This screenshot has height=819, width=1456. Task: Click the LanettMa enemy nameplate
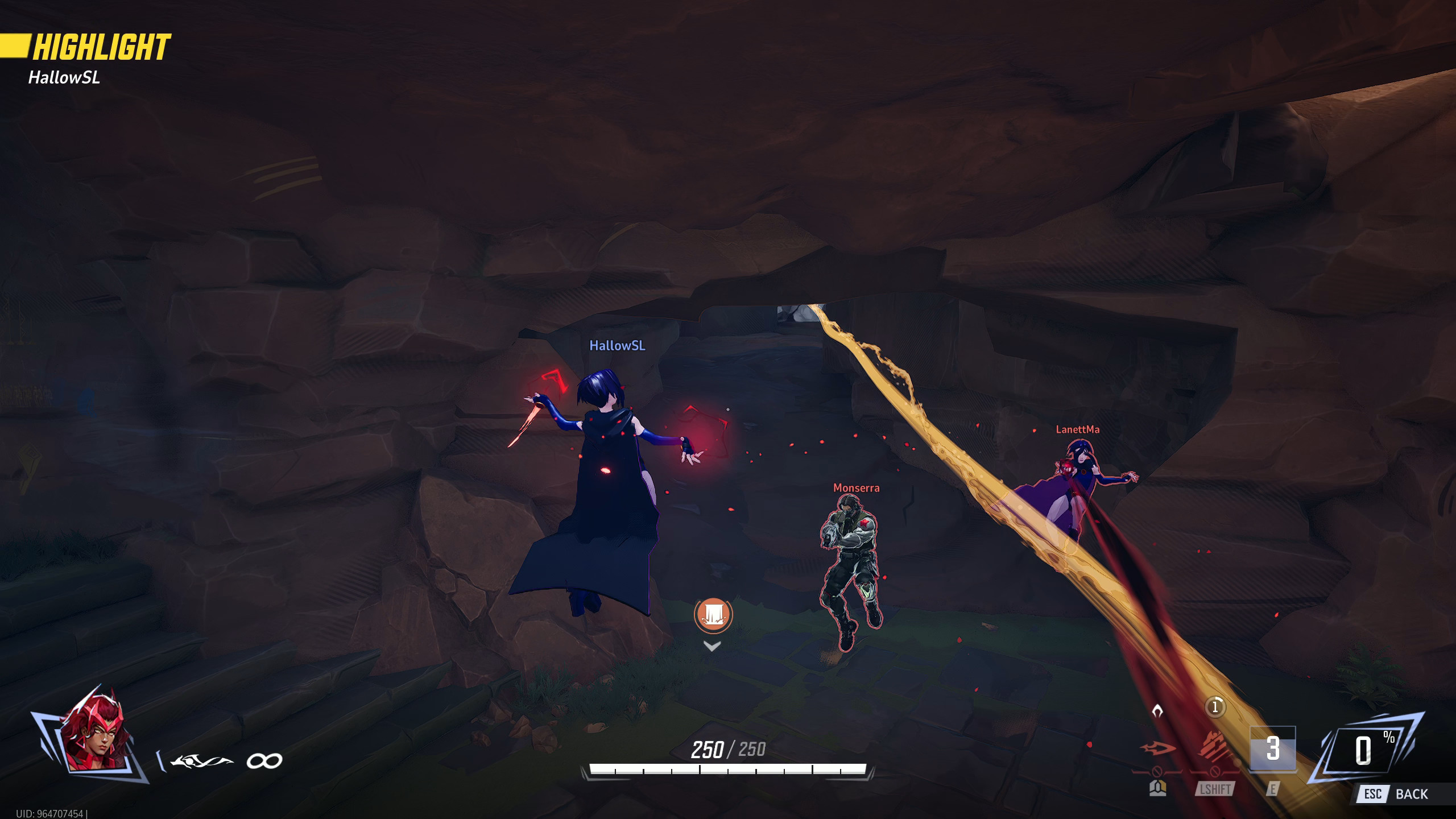coord(1077,428)
